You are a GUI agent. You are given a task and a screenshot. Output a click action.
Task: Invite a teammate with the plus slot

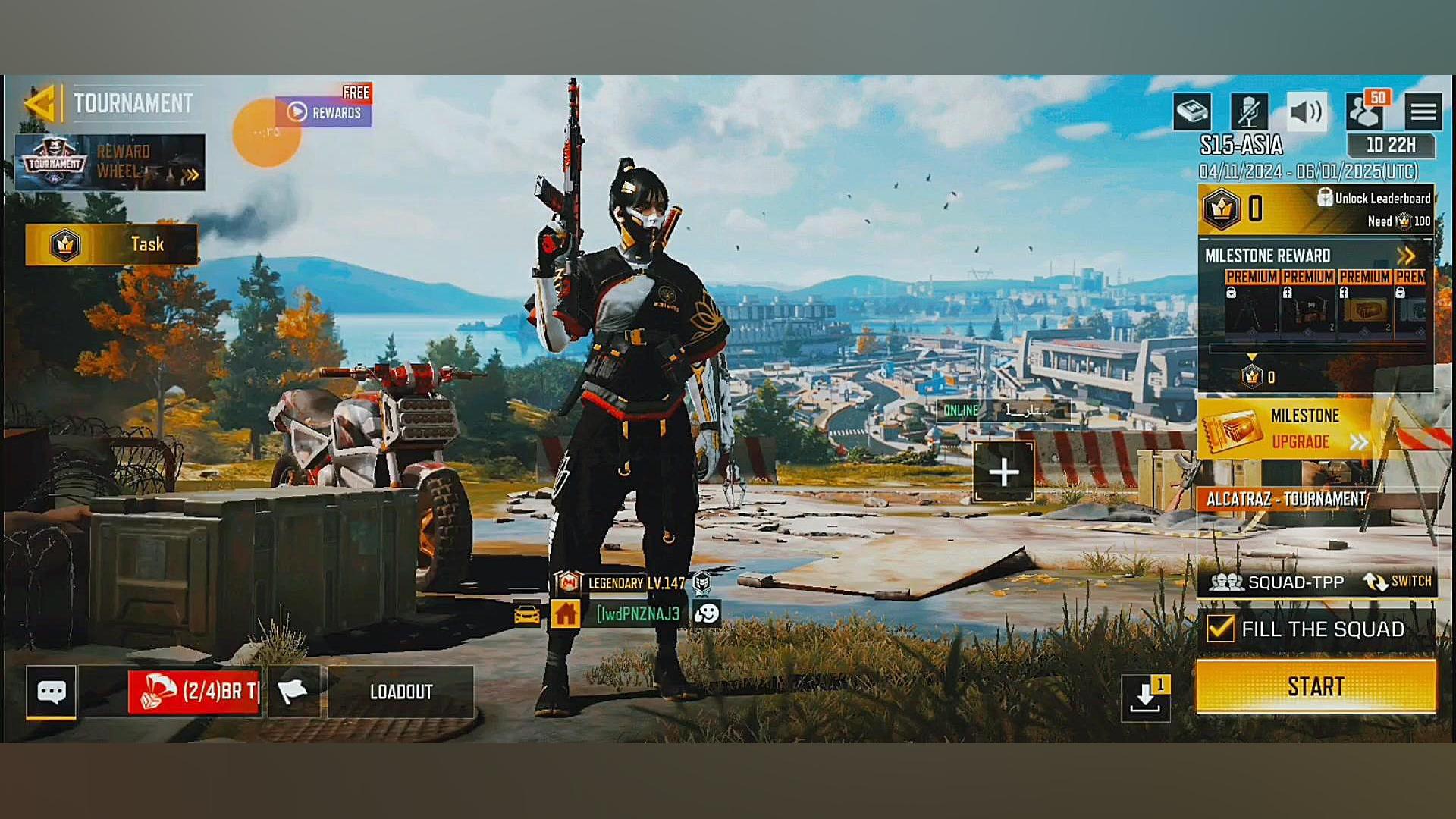point(1003,472)
